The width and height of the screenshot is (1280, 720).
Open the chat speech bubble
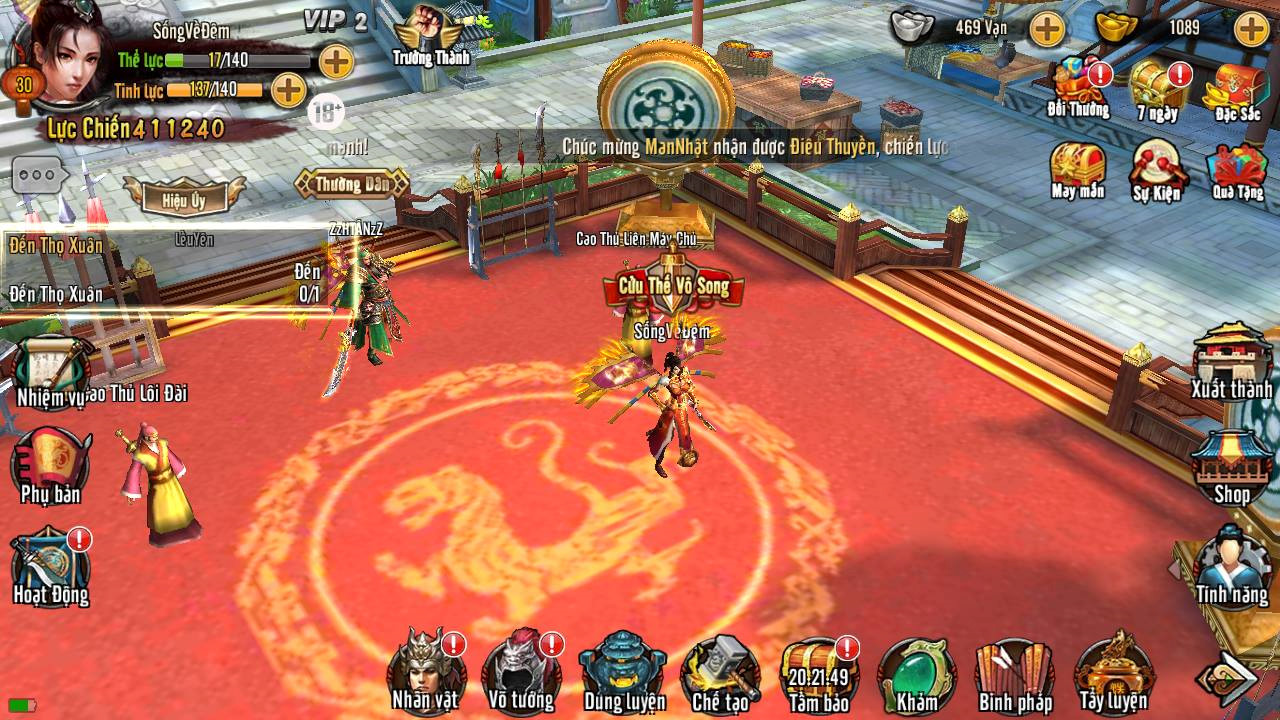[x=39, y=175]
